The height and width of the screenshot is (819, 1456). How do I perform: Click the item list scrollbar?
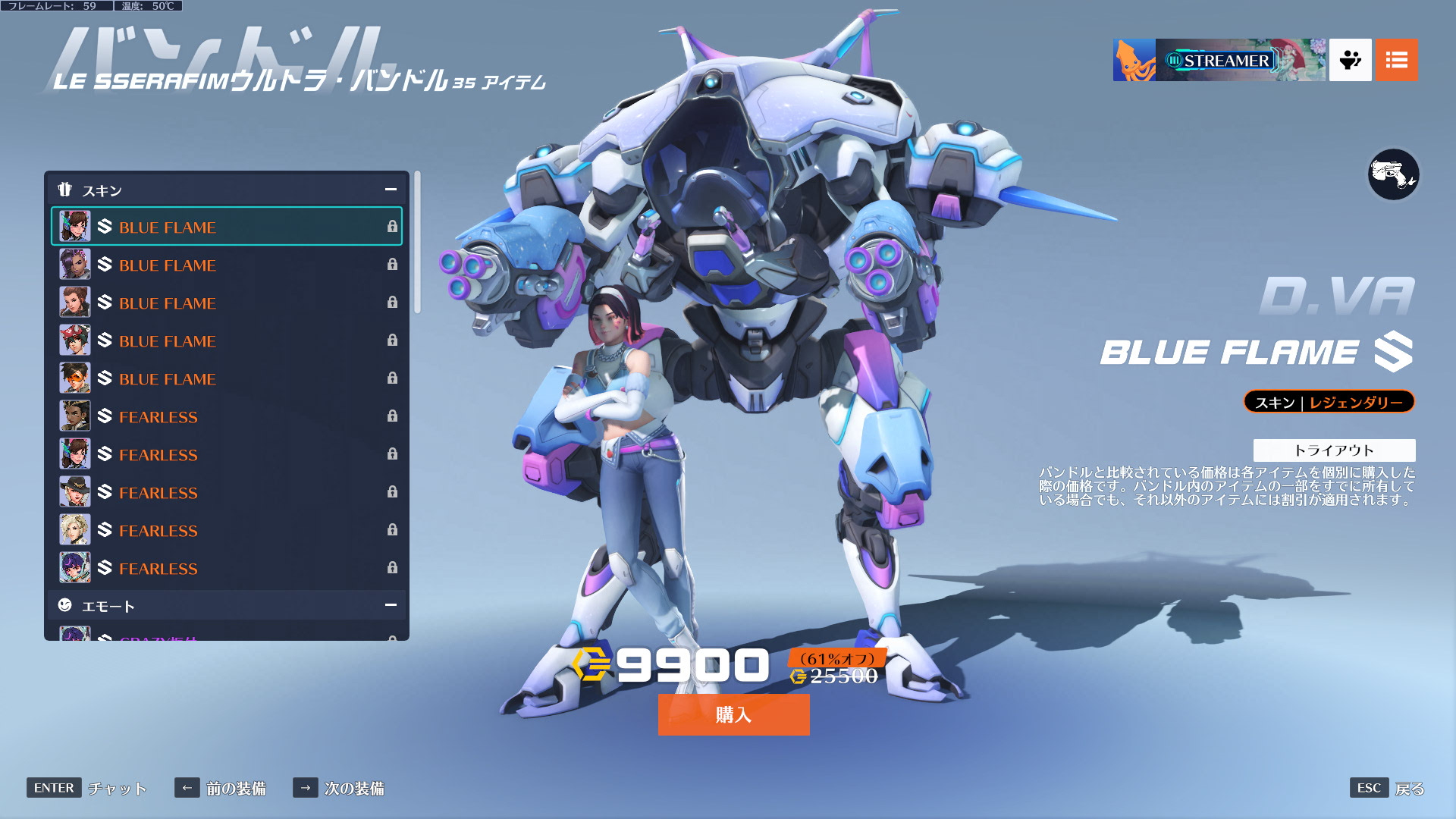(x=417, y=243)
